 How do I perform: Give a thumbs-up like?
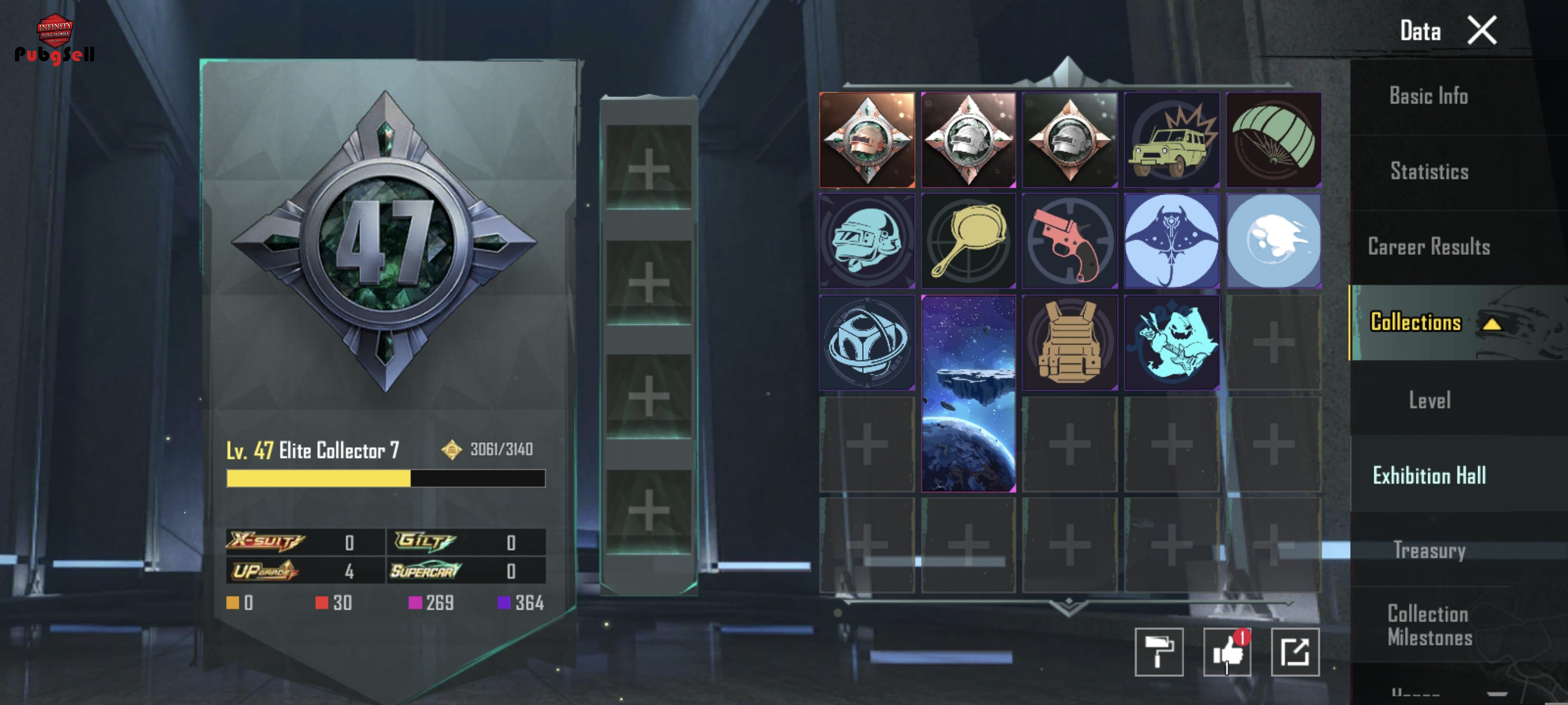point(1227,652)
